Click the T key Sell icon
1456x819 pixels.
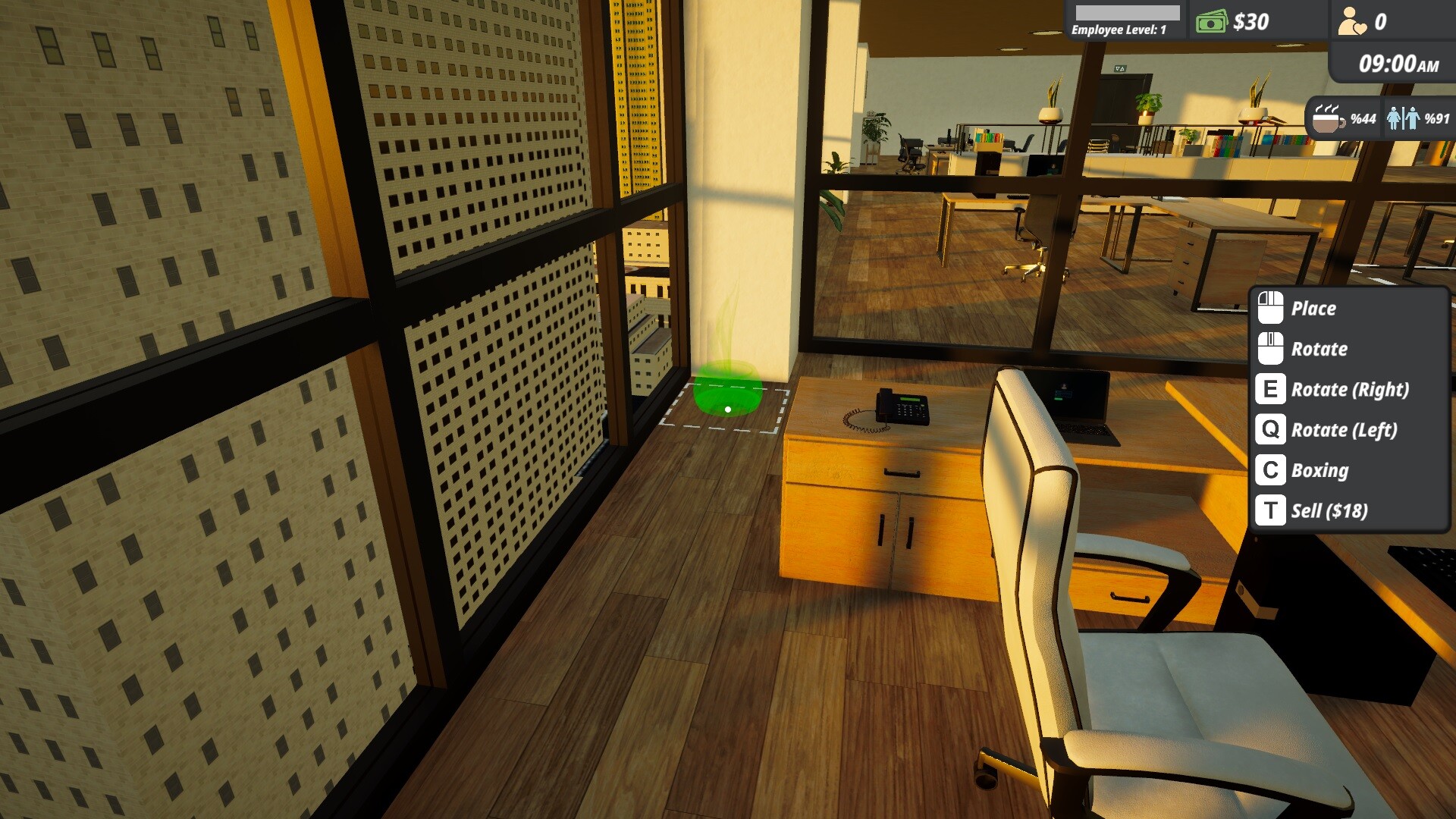click(1271, 511)
